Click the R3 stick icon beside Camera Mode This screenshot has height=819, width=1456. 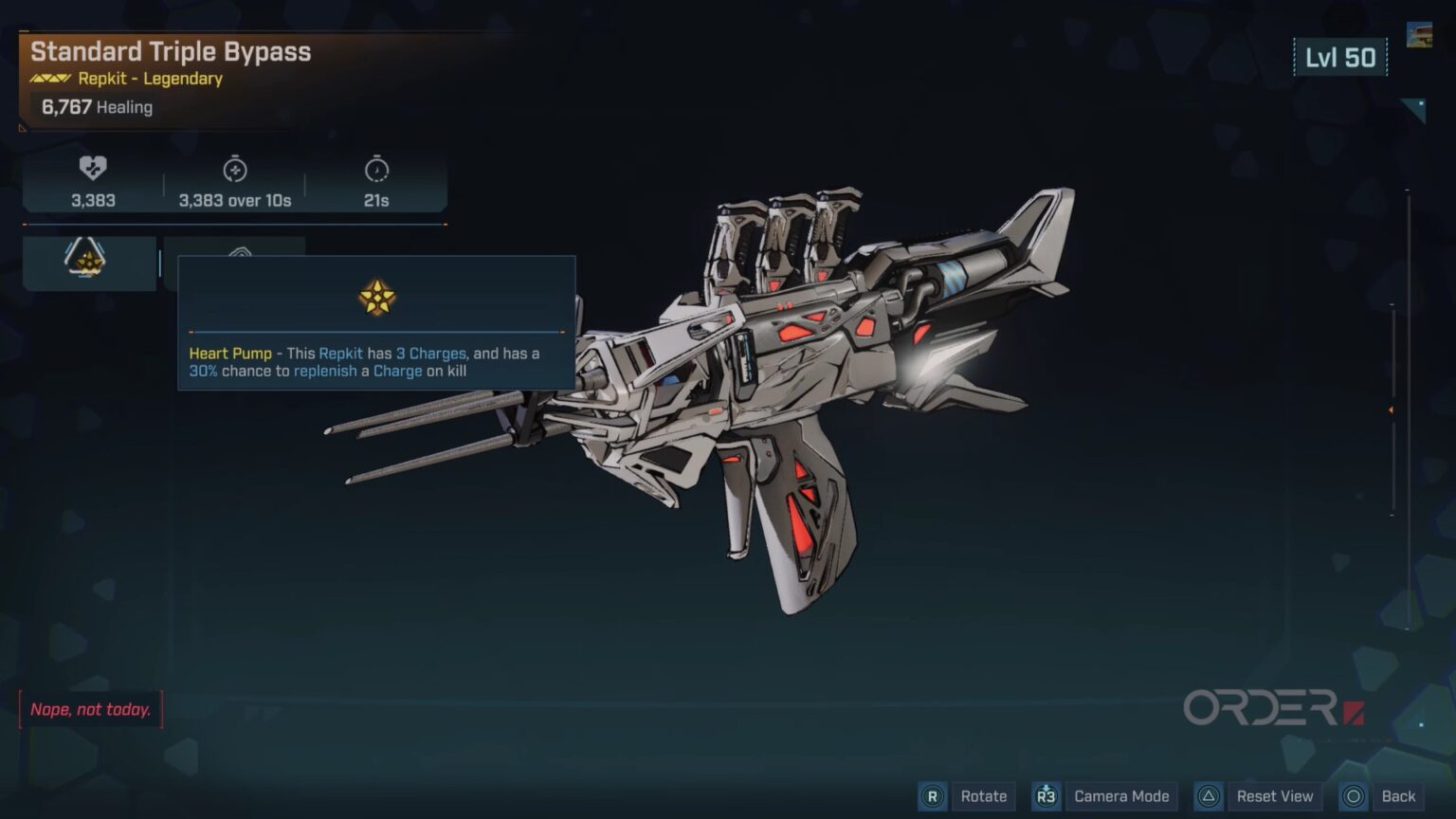(x=1046, y=796)
